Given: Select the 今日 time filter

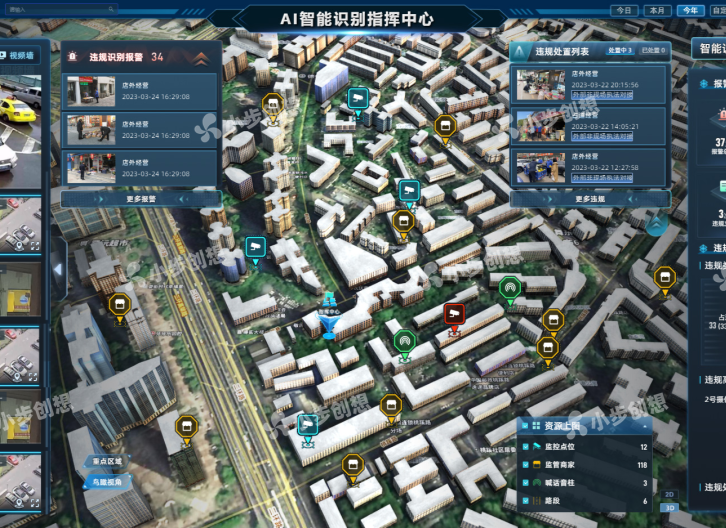Looking at the screenshot, I should pos(625,10).
